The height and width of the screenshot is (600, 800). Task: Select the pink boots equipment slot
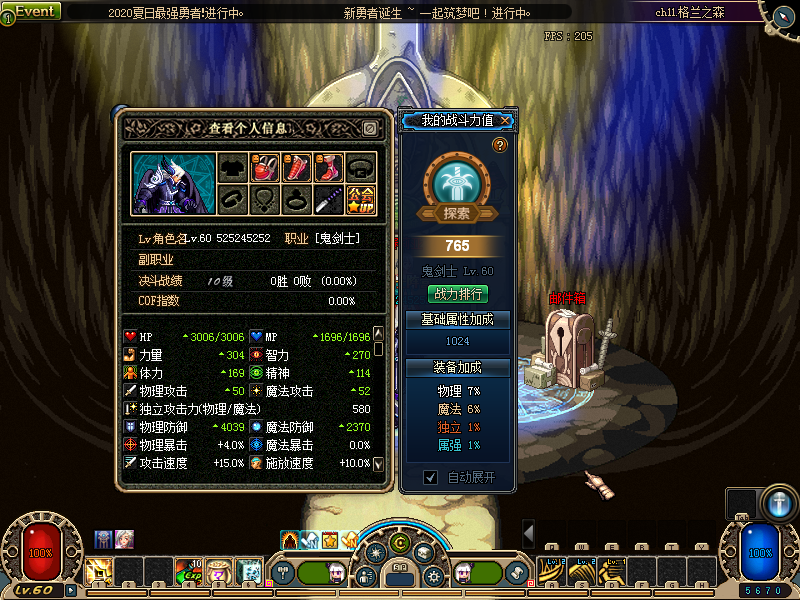pyautogui.click(x=329, y=168)
